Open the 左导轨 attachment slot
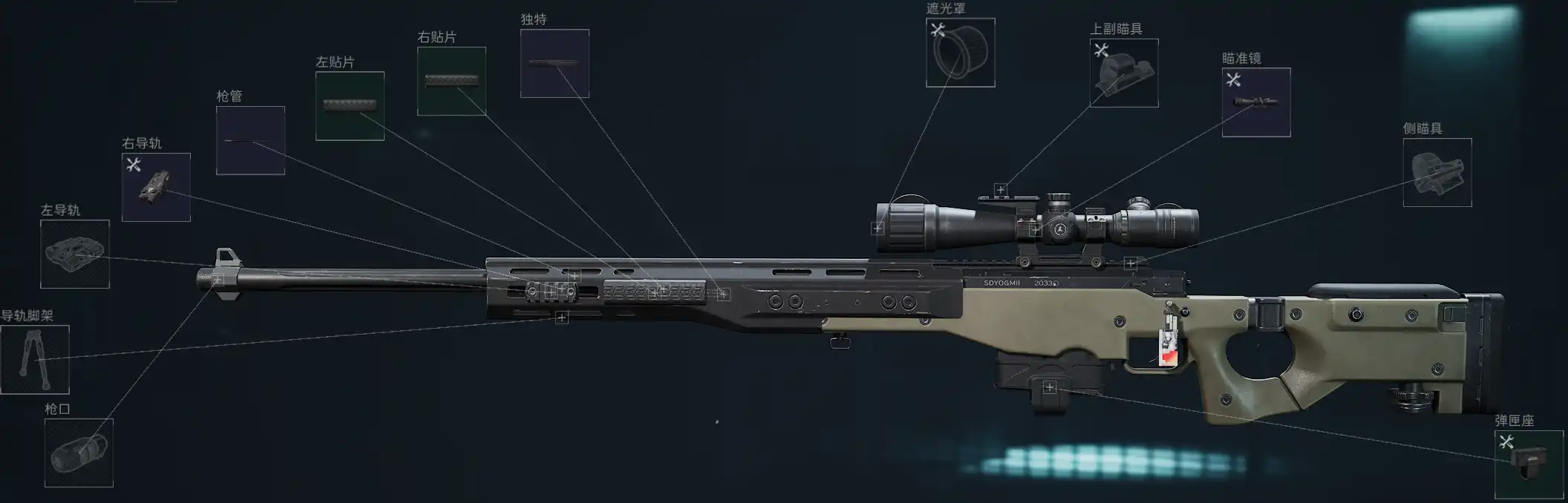This screenshot has height=503, width=1568. pyautogui.click(x=75, y=254)
